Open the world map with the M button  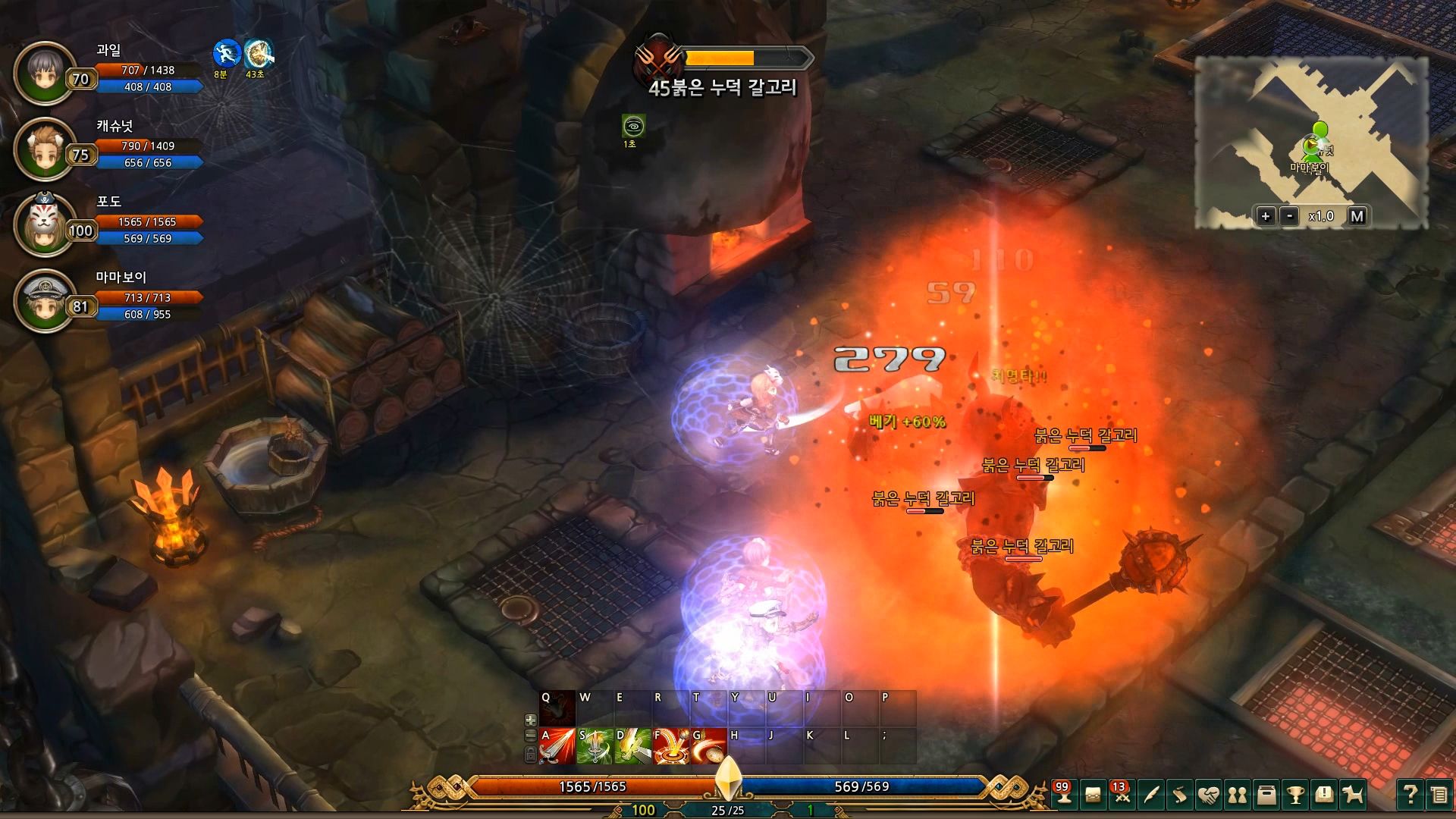coord(1357,215)
